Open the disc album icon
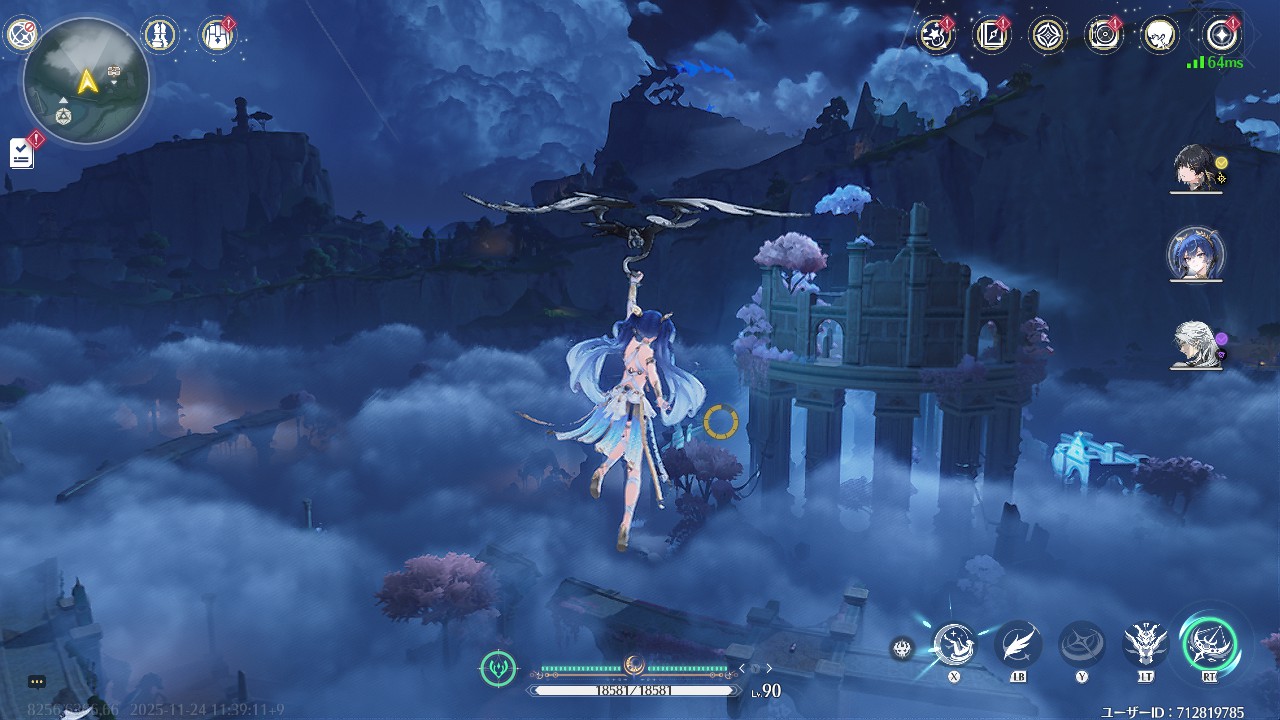This screenshot has height=720, width=1280. click(1104, 35)
